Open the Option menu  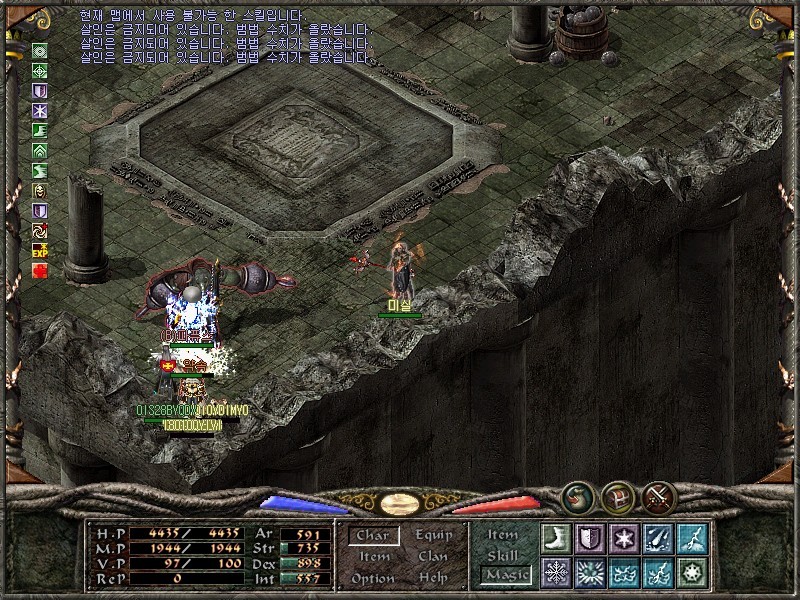[x=373, y=578]
